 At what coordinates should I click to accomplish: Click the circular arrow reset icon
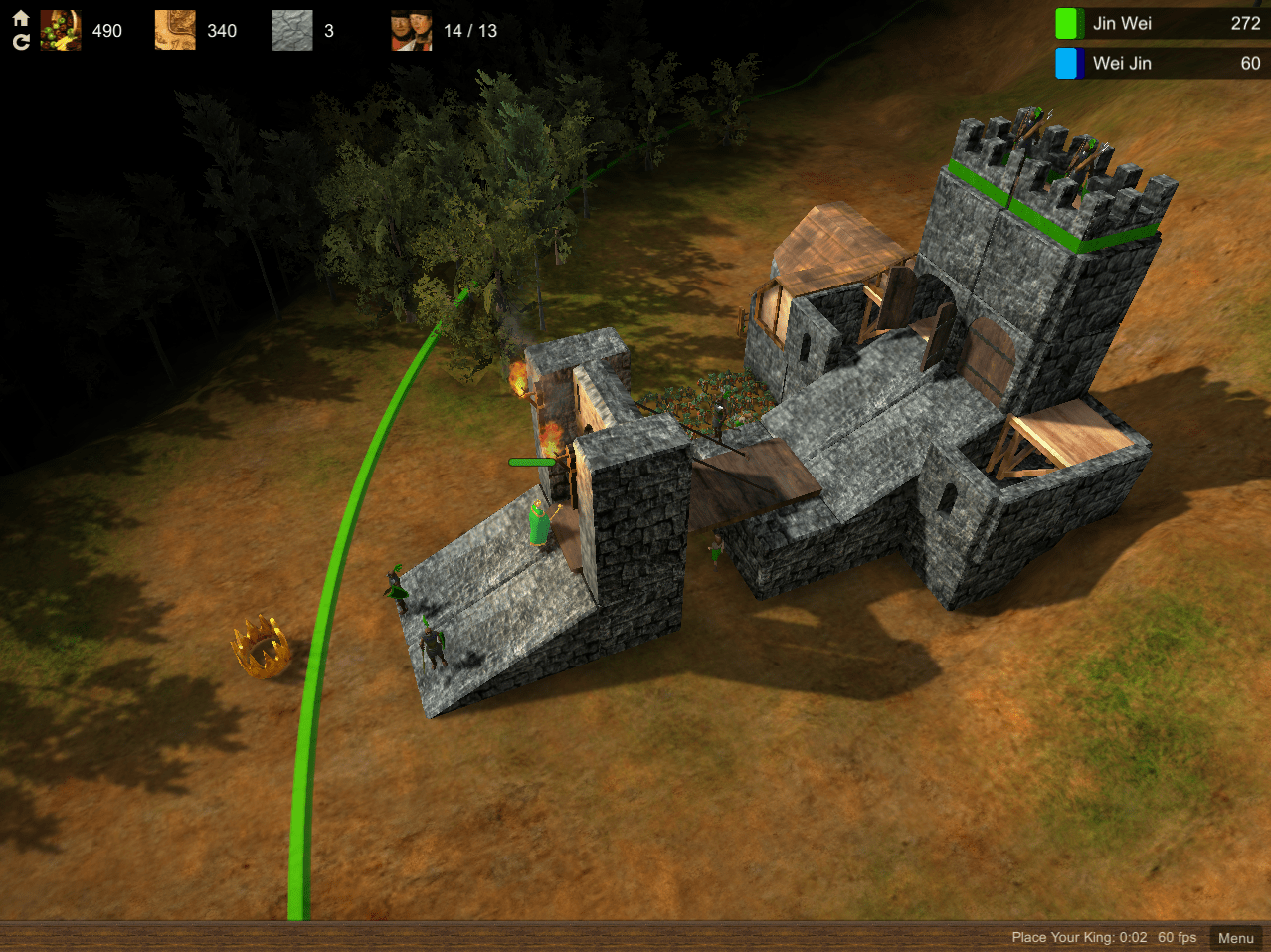(x=20, y=42)
